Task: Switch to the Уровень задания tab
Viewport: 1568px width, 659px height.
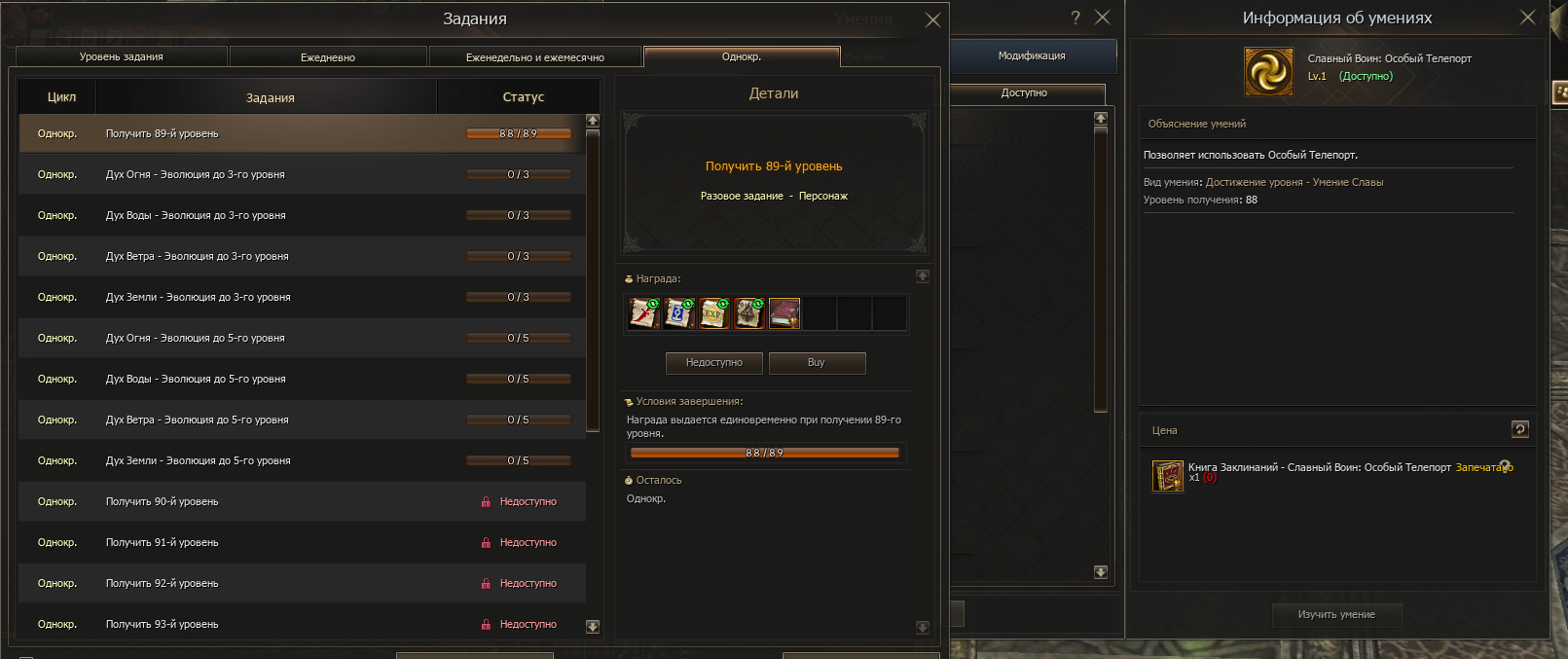Action: click(x=122, y=57)
